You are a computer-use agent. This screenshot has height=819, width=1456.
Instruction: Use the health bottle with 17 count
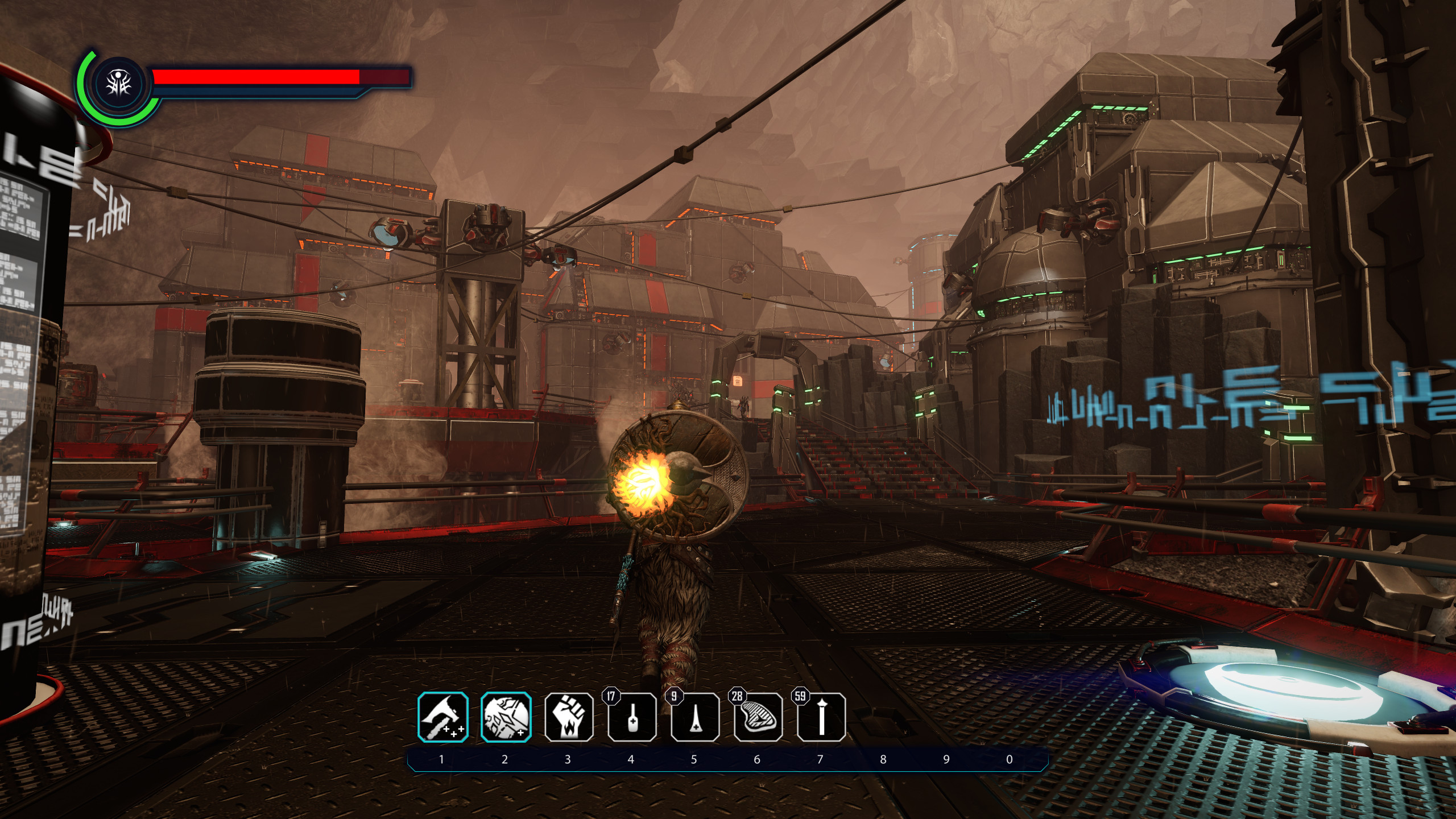[x=632, y=718]
